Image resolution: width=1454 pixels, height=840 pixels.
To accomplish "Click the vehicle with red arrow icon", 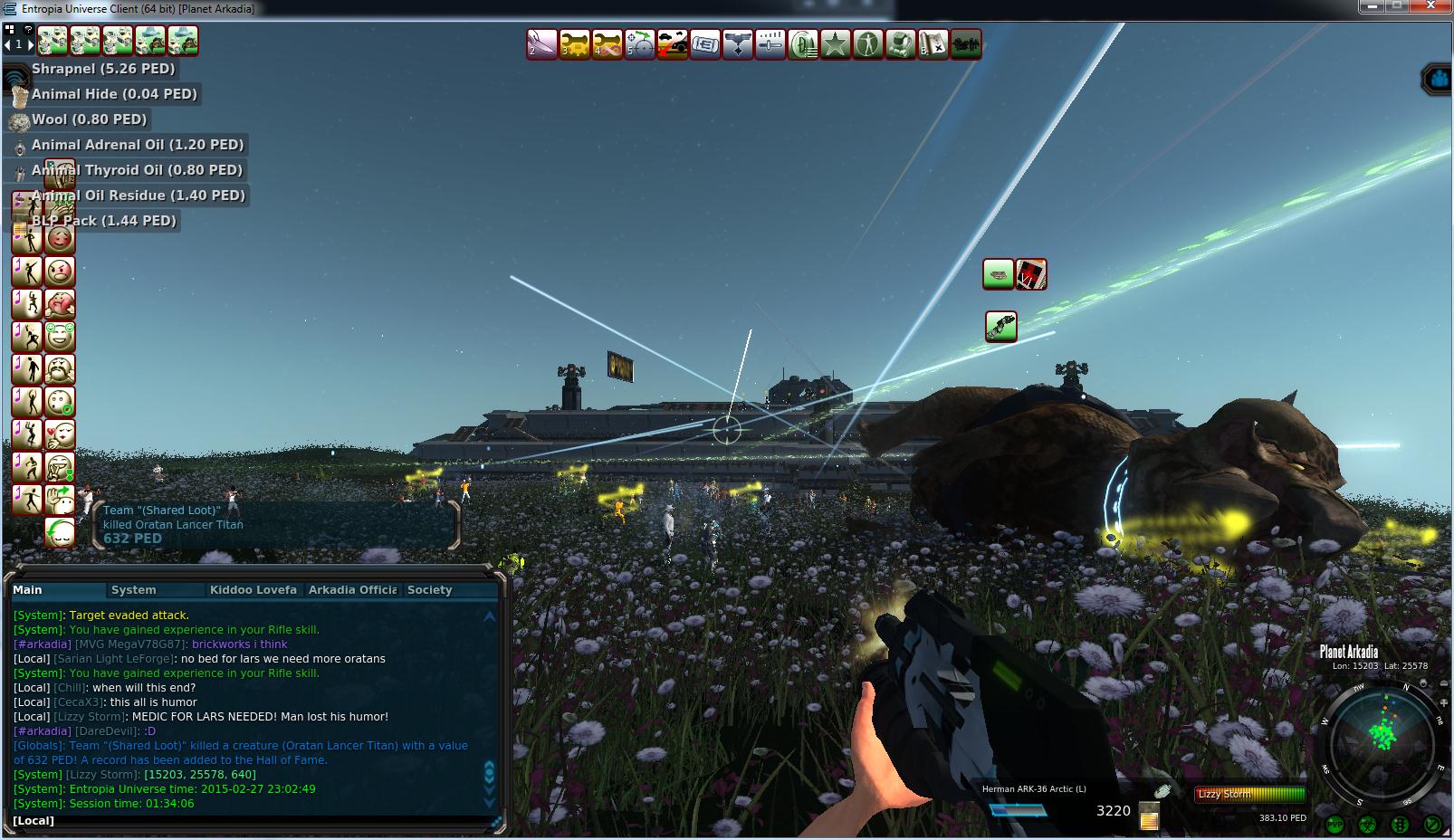I will (673, 43).
